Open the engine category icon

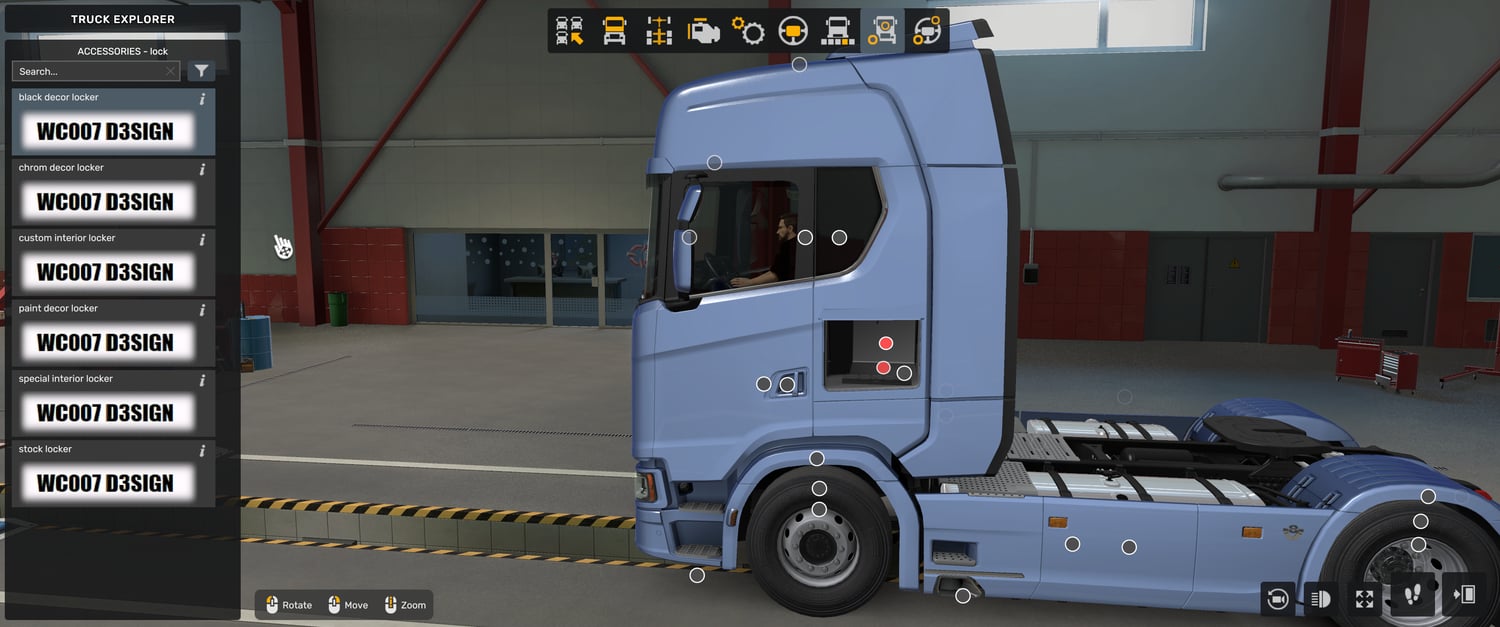point(703,31)
